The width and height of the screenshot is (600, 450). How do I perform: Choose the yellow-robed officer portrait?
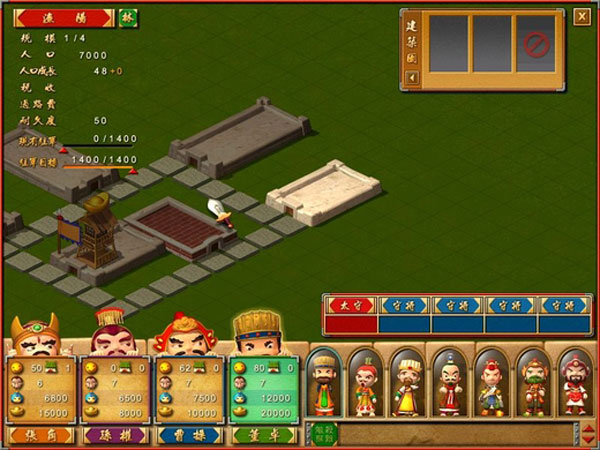(x=409, y=383)
